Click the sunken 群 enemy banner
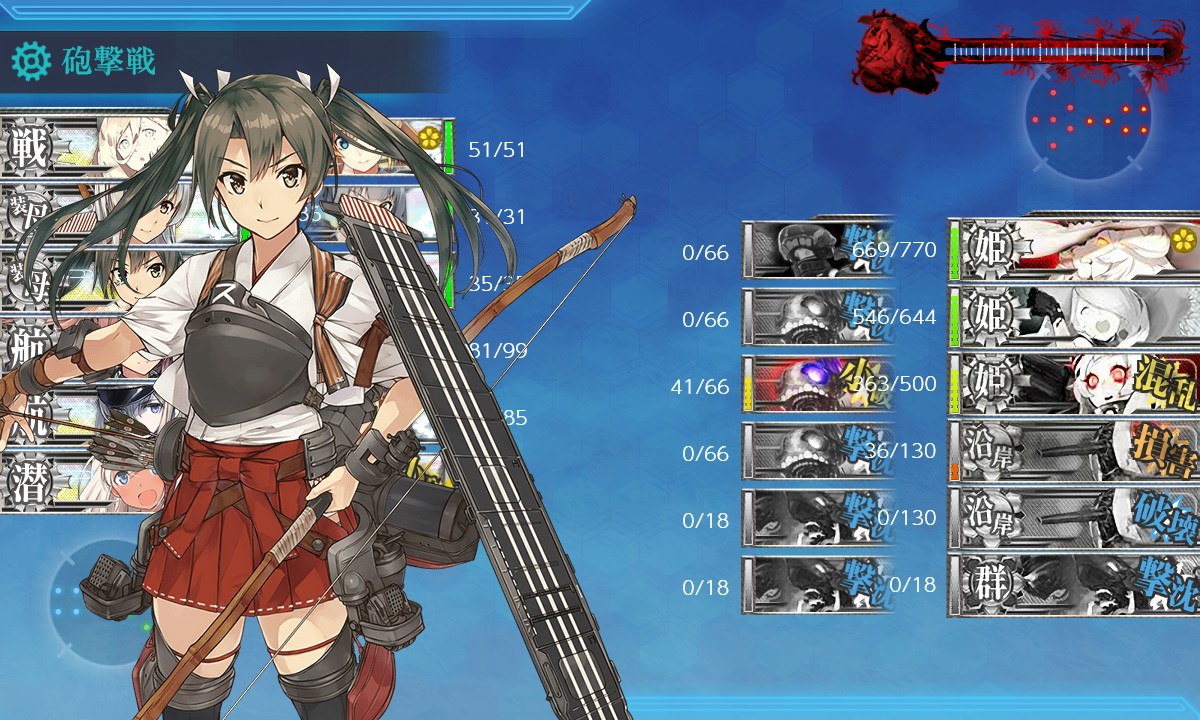The image size is (1200, 720). click(x=1075, y=584)
